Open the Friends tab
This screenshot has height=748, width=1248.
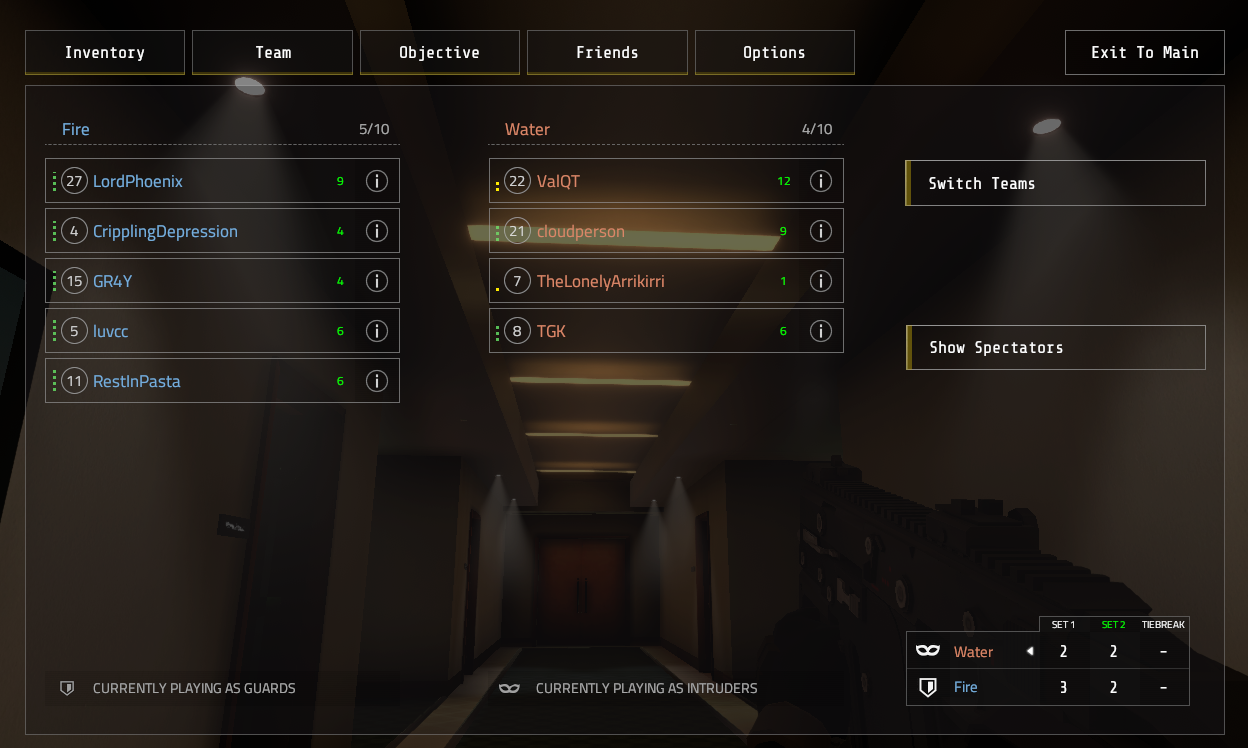click(x=607, y=53)
